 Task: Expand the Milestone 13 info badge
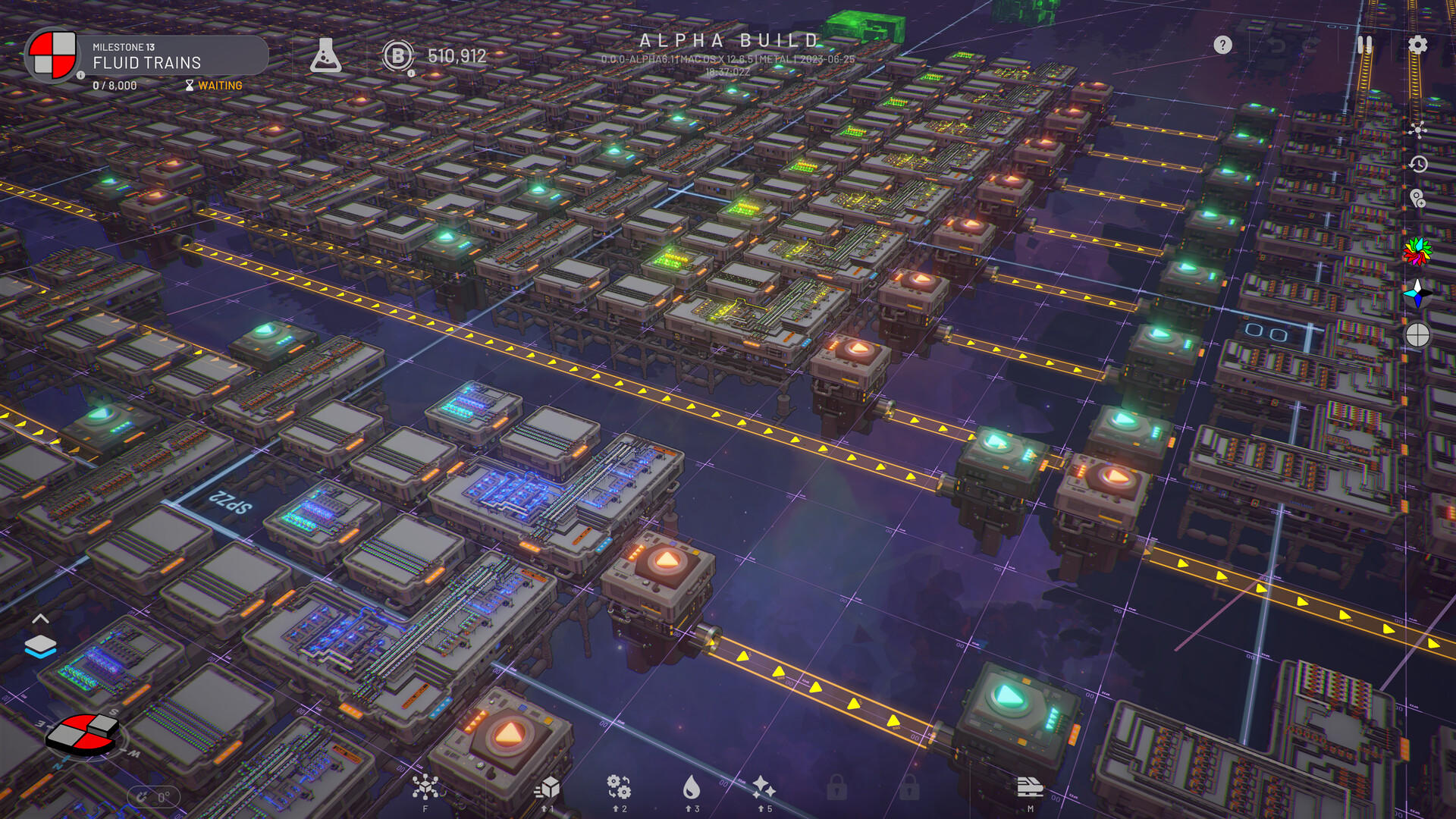click(80, 76)
